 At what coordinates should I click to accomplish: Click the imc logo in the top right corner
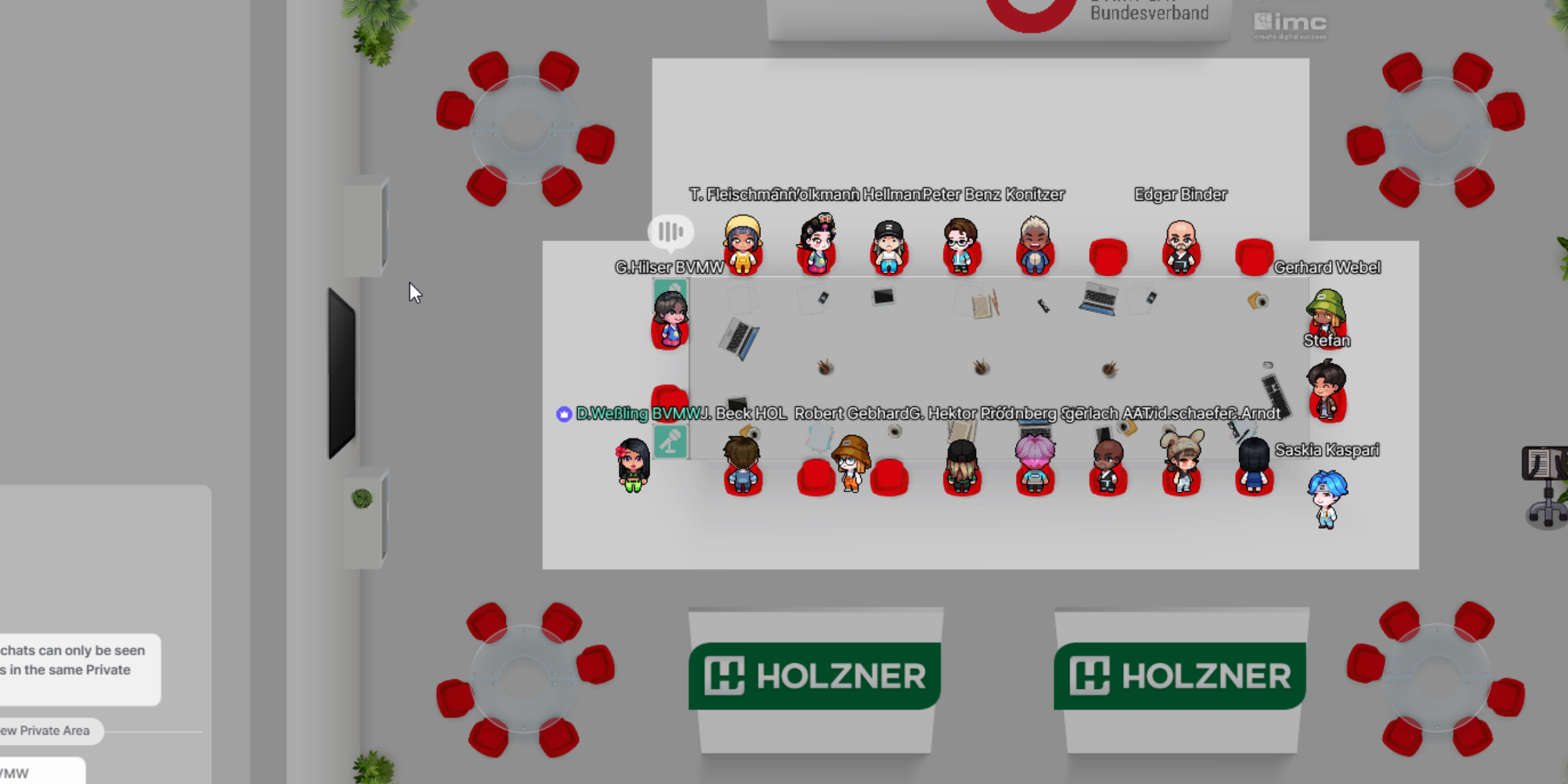tap(1290, 25)
